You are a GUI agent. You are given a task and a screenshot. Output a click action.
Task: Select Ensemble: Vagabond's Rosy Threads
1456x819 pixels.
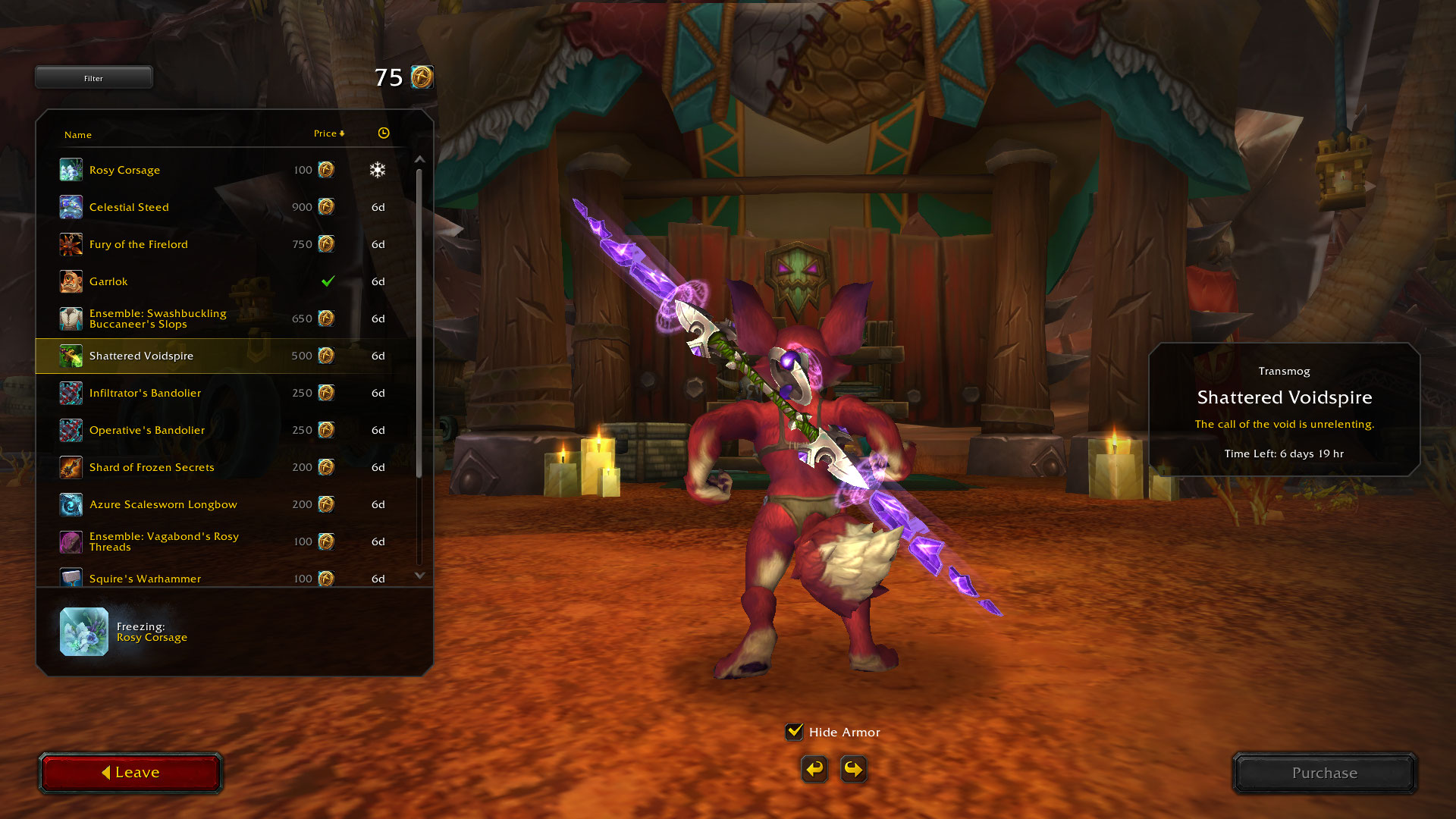[164, 541]
